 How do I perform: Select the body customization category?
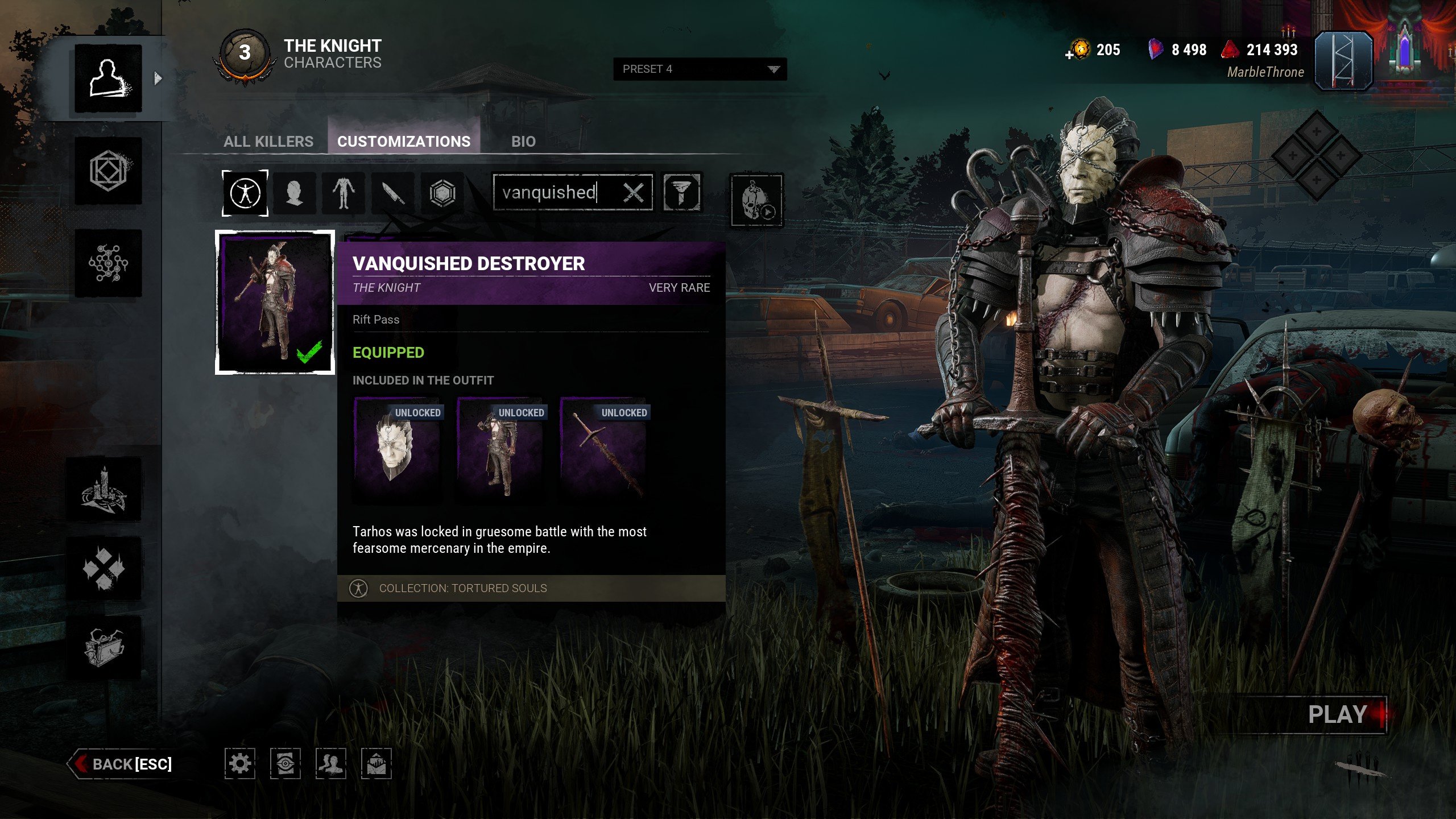click(344, 193)
